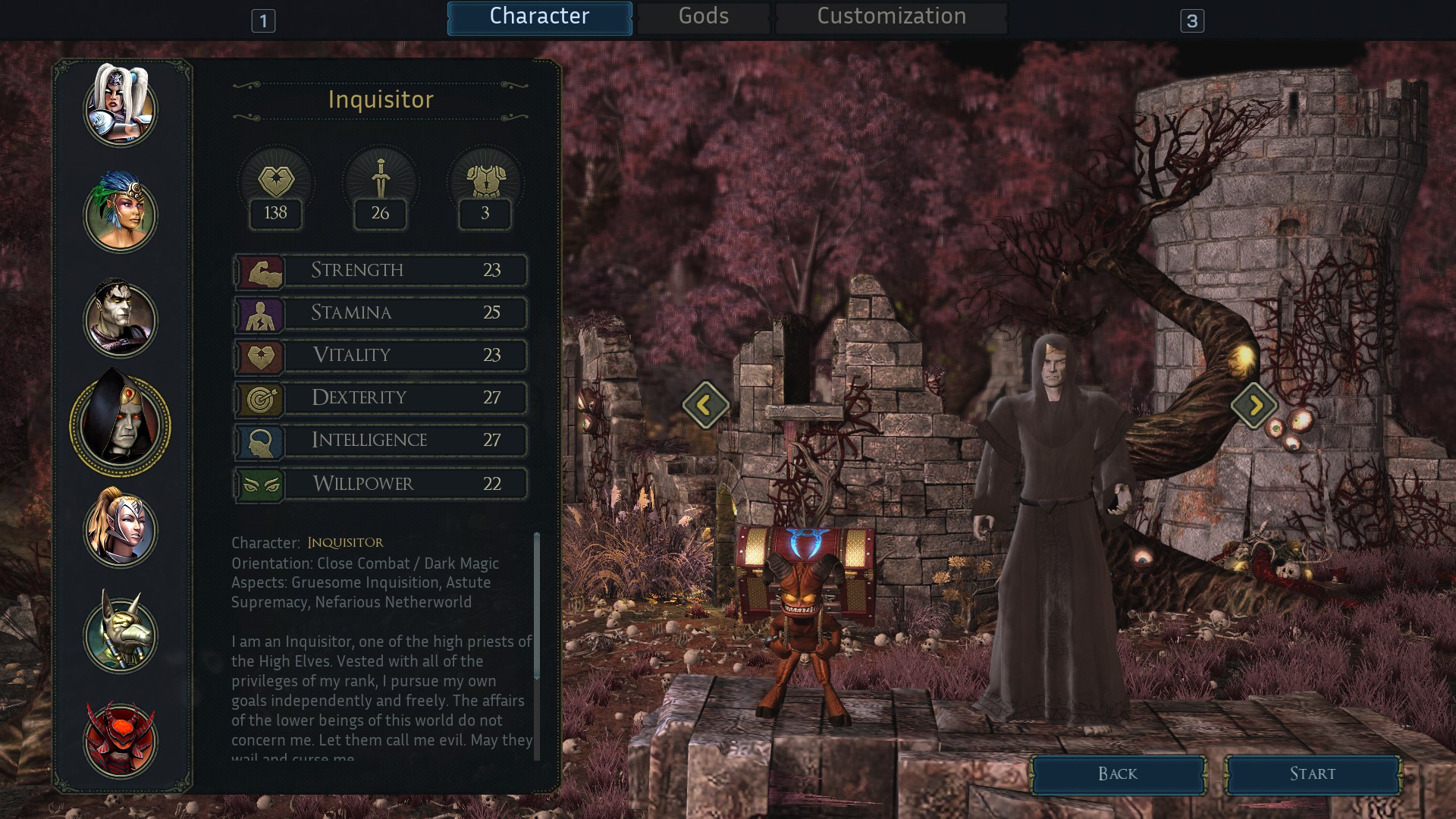Open the Customization tab

(891, 17)
